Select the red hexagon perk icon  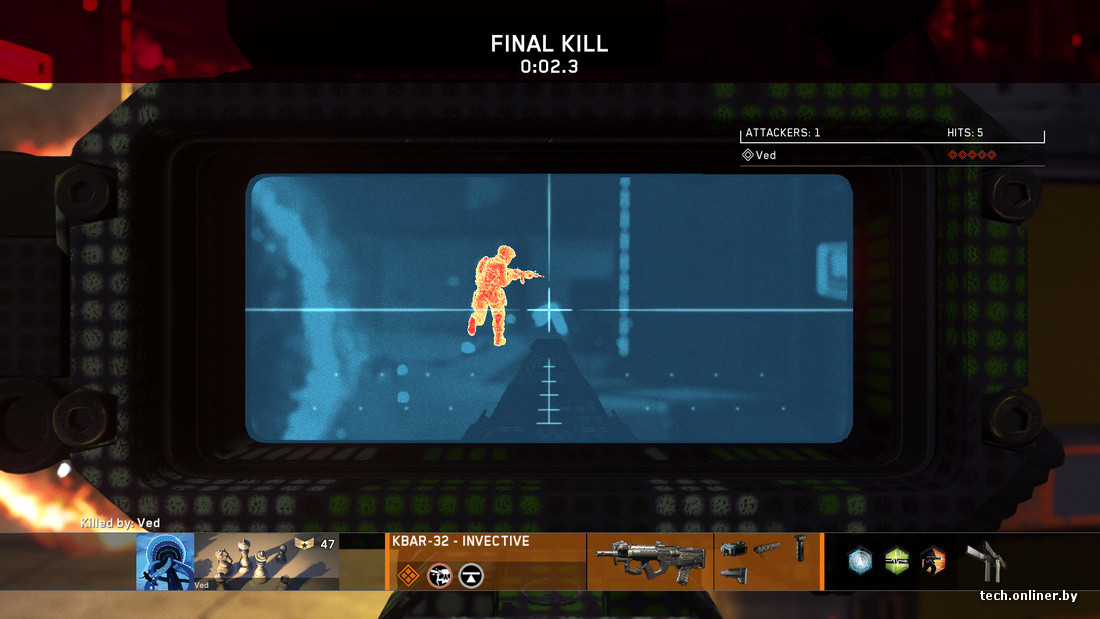[932, 562]
